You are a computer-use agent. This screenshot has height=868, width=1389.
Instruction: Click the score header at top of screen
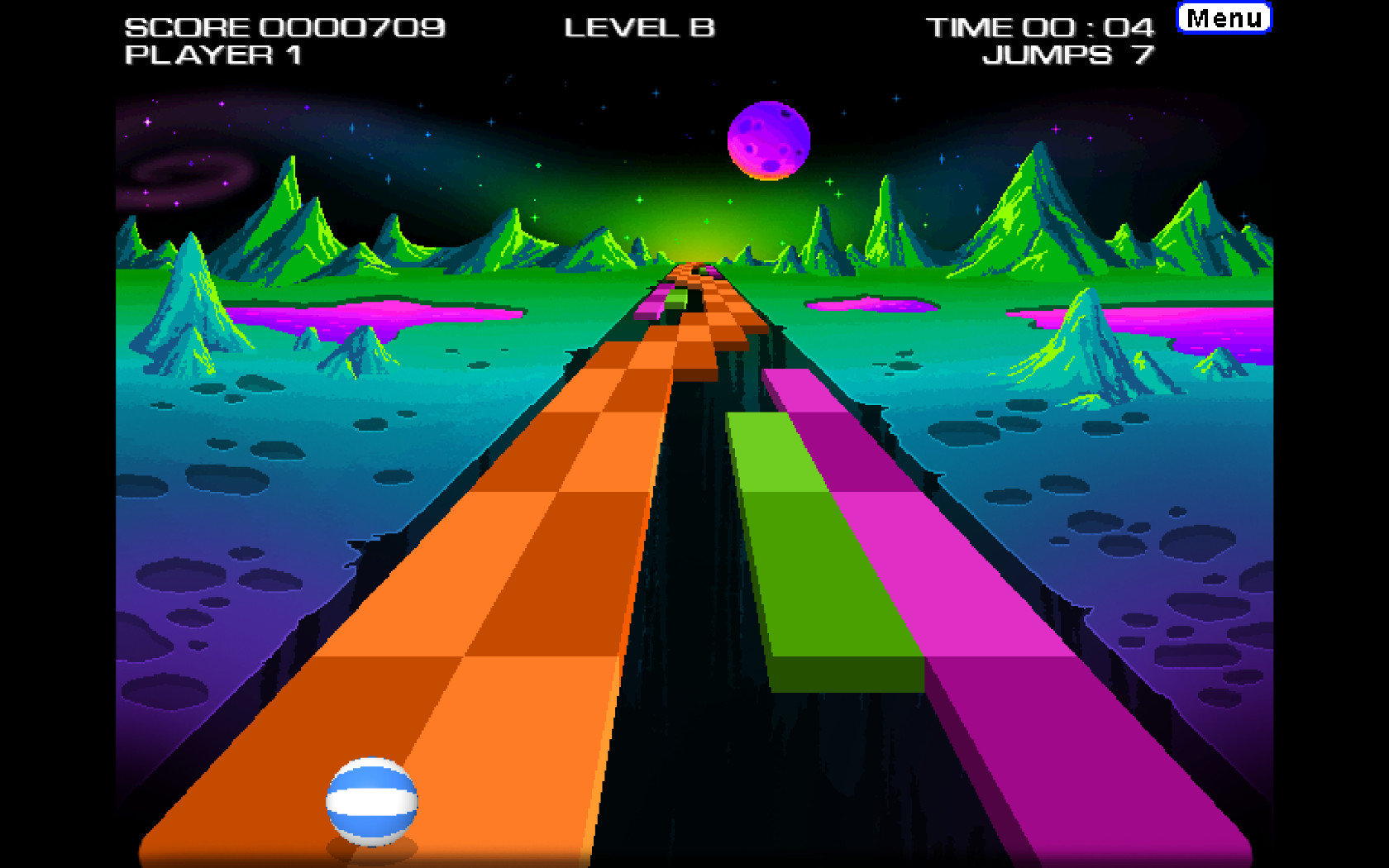[x=285, y=26]
